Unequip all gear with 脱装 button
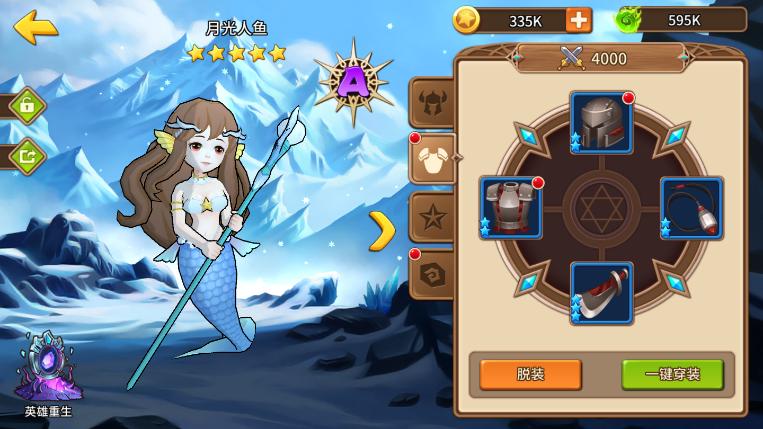This screenshot has width=763, height=429. (530, 374)
